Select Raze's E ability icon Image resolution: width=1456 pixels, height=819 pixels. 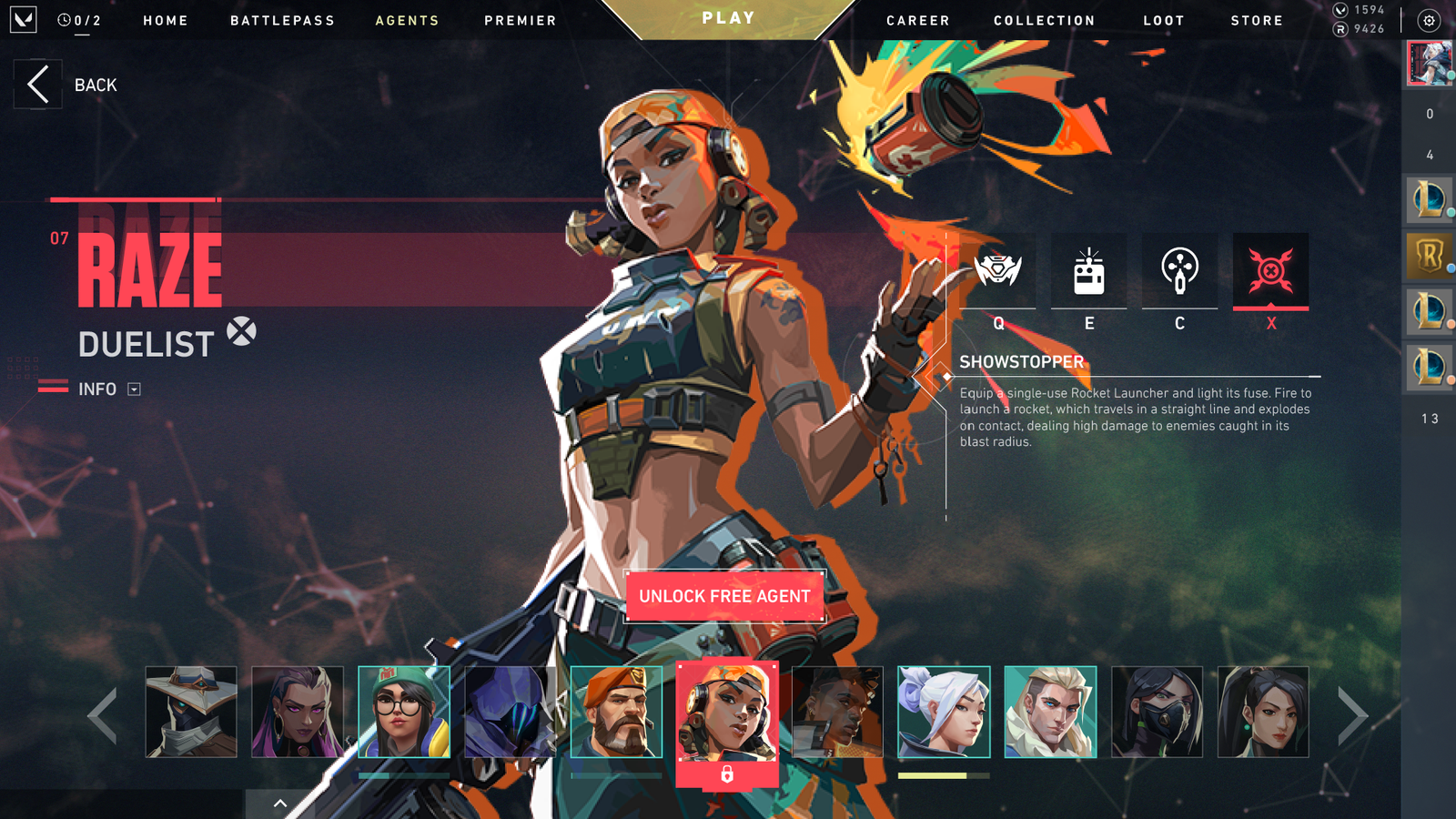[1089, 270]
